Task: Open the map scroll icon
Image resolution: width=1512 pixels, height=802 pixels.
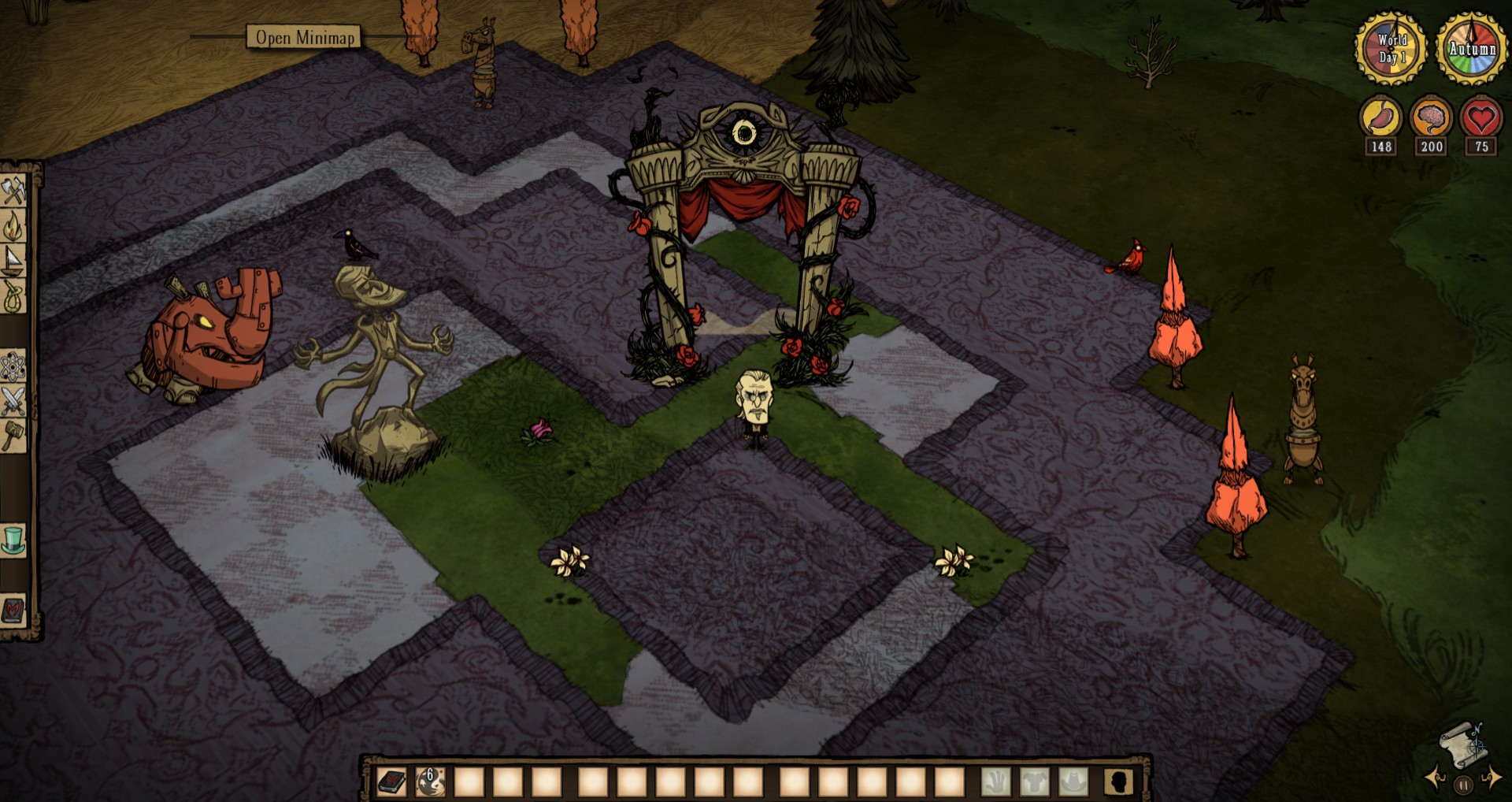Action: pyautogui.click(x=1462, y=744)
